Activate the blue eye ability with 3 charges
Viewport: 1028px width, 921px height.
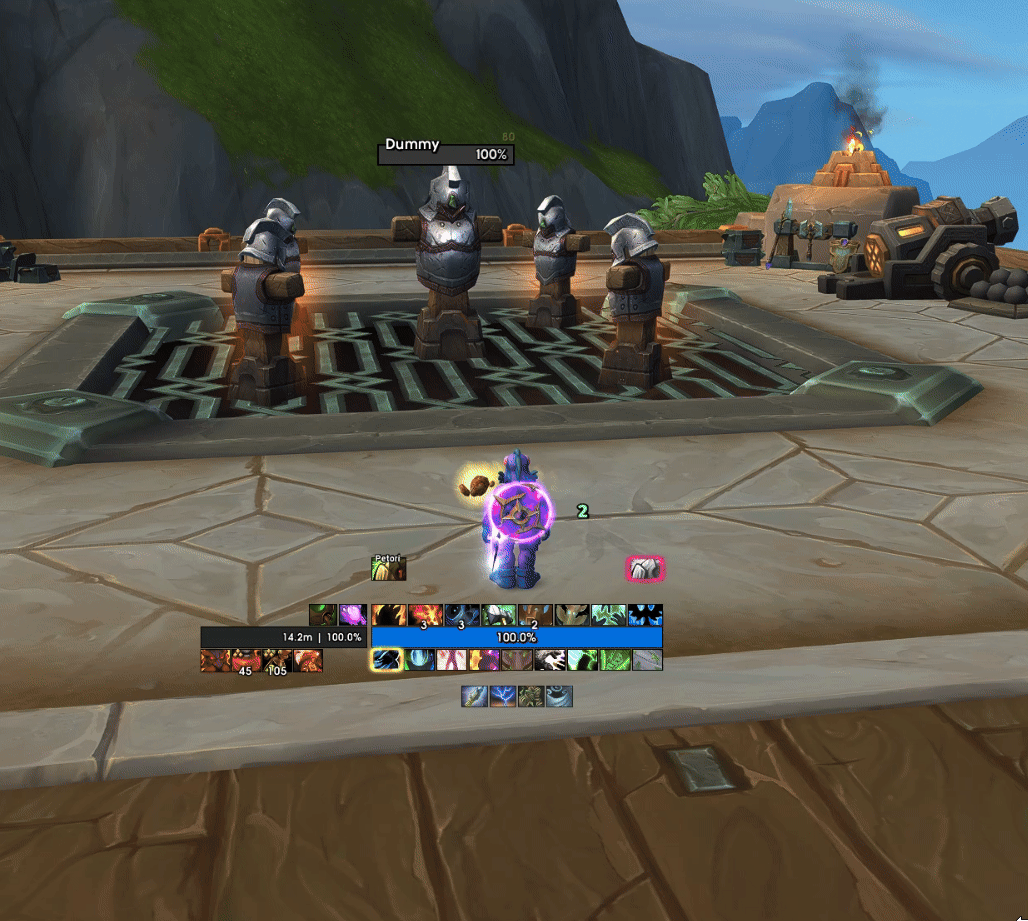[x=461, y=615]
